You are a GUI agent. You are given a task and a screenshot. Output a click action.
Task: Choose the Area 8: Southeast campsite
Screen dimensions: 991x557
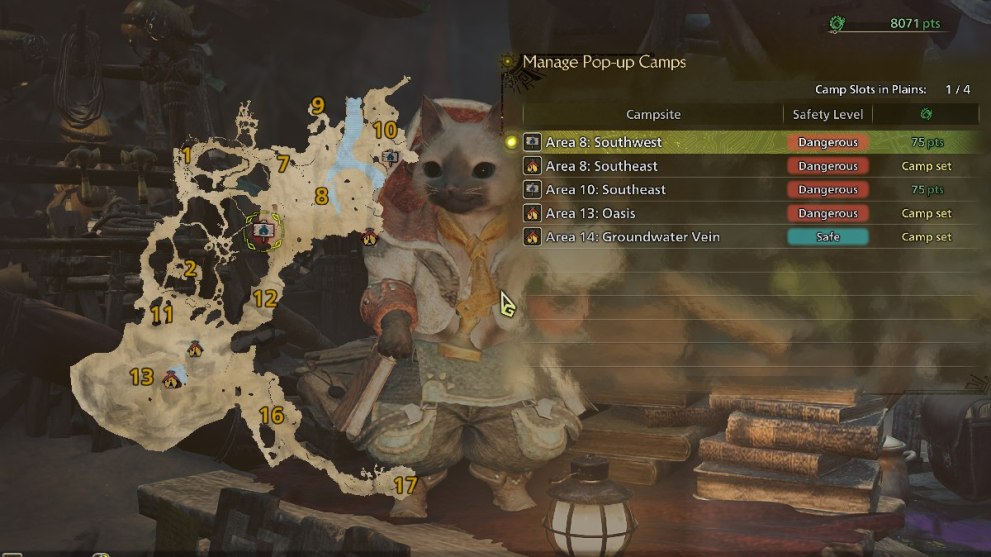click(x=601, y=166)
